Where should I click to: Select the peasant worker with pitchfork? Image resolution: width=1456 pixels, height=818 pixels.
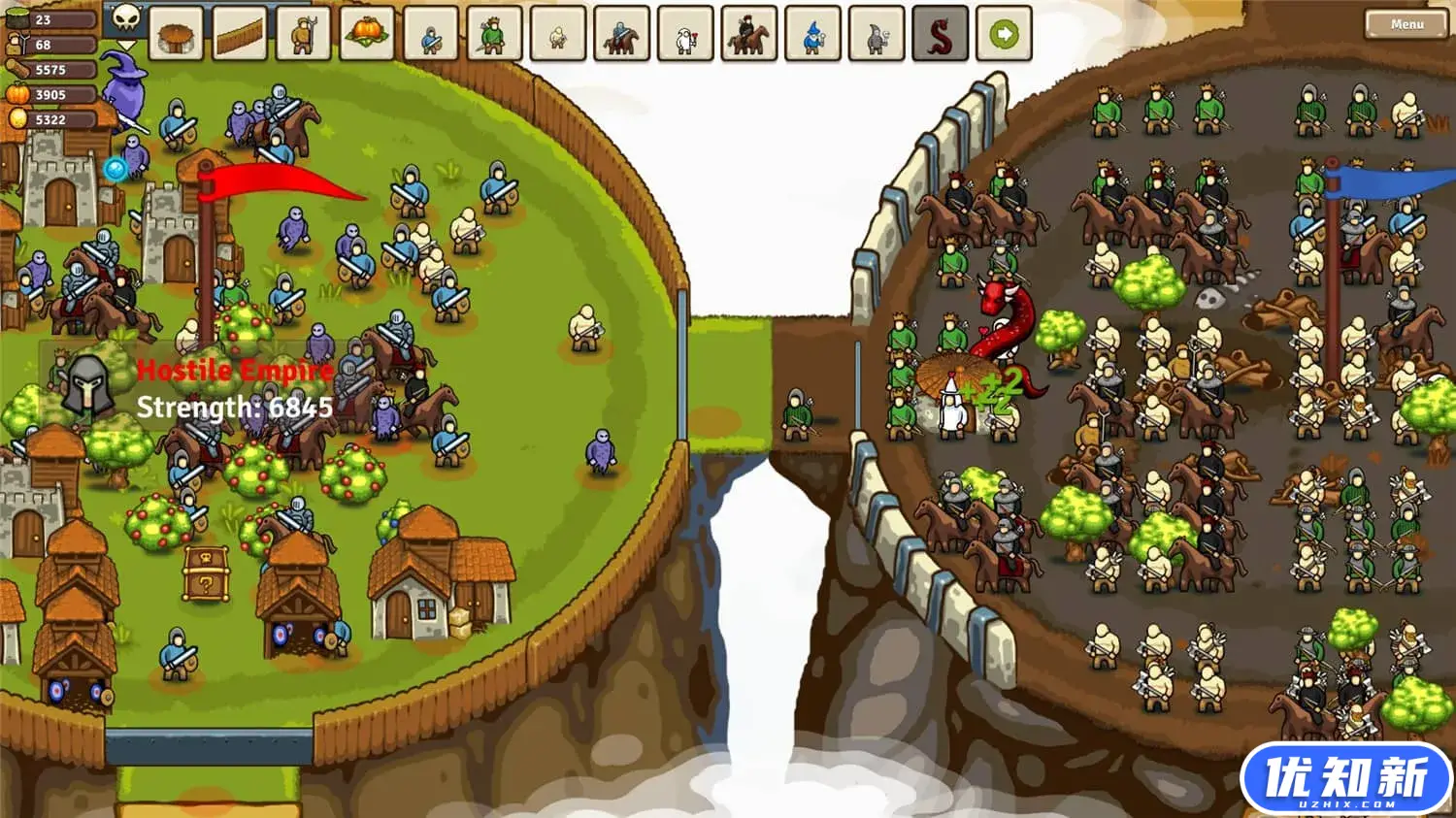(x=303, y=35)
